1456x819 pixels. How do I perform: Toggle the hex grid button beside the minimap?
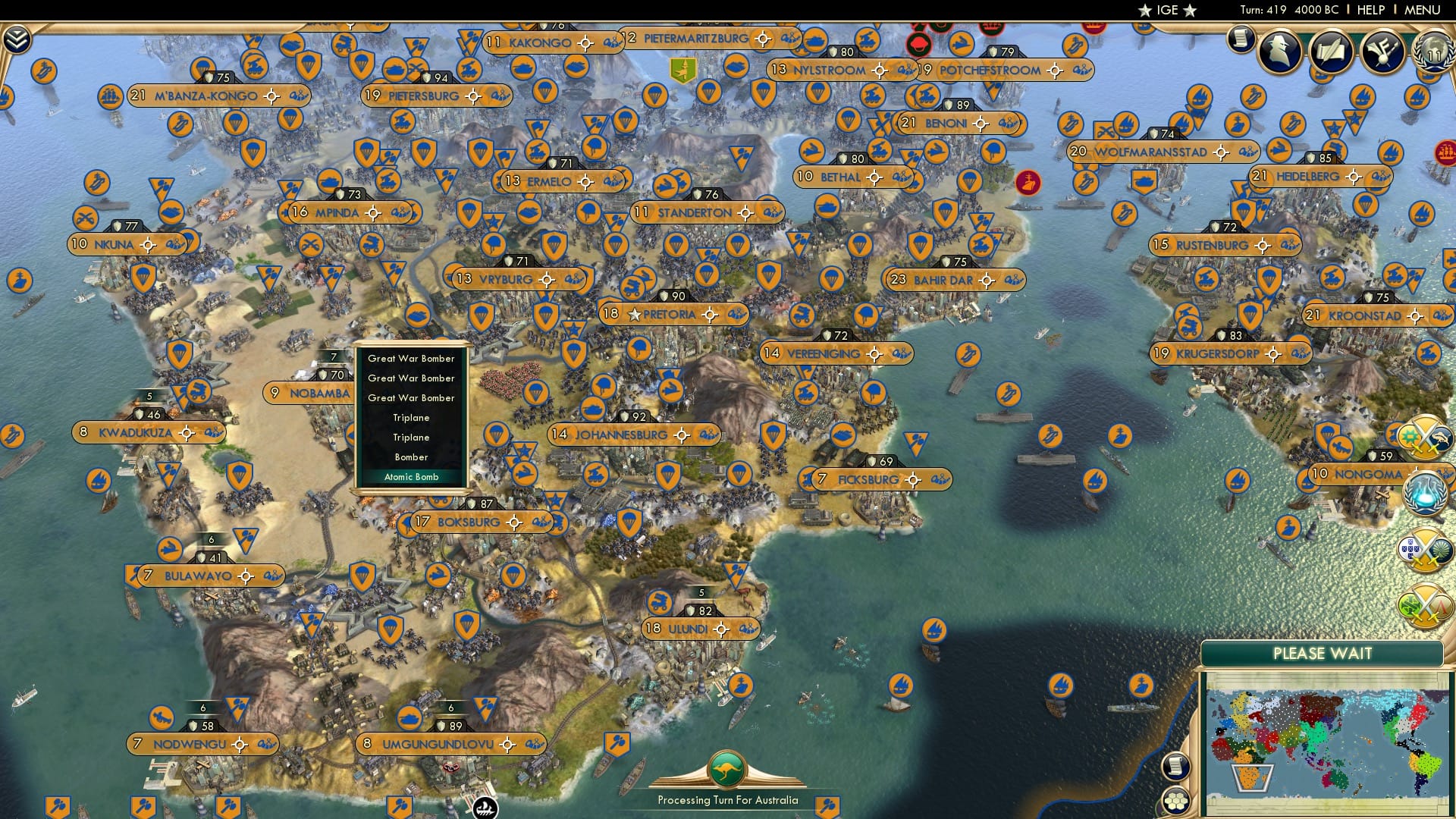pyautogui.click(x=1175, y=802)
